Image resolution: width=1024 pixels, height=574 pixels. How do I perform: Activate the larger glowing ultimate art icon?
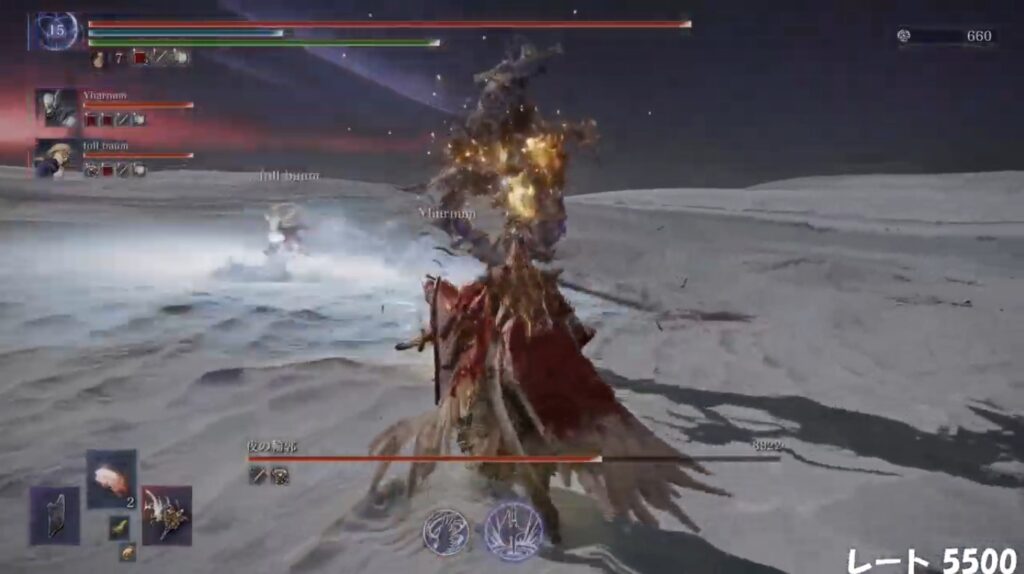(513, 530)
